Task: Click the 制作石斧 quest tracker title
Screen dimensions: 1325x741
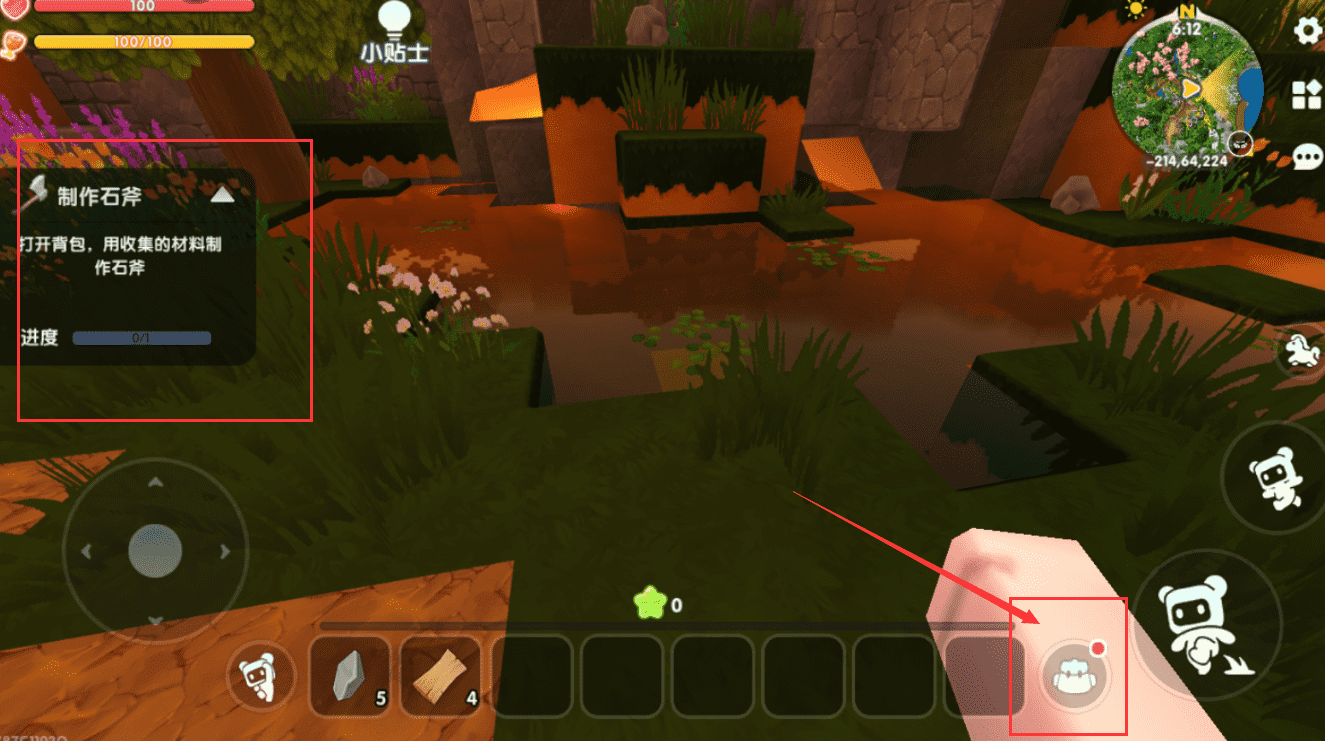Action: point(99,196)
